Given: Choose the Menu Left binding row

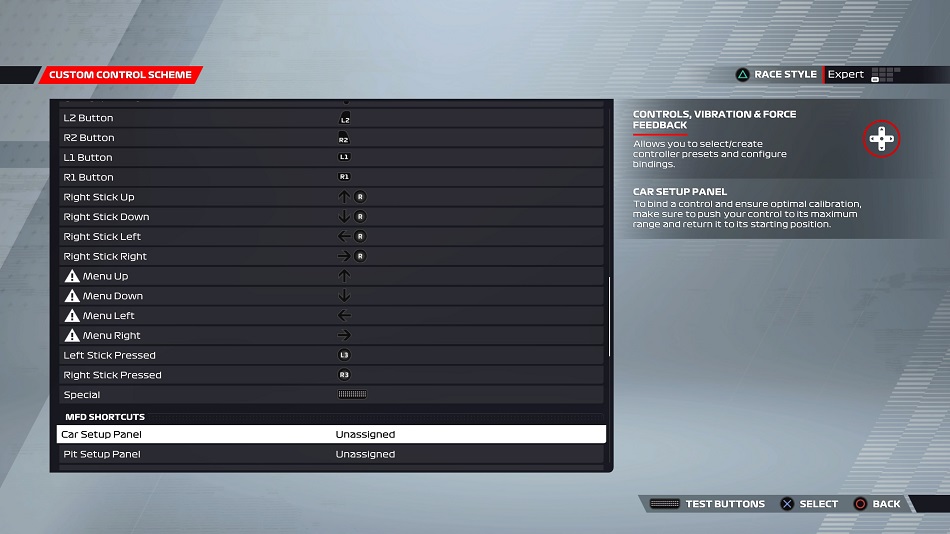Looking at the screenshot, I should point(331,316).
